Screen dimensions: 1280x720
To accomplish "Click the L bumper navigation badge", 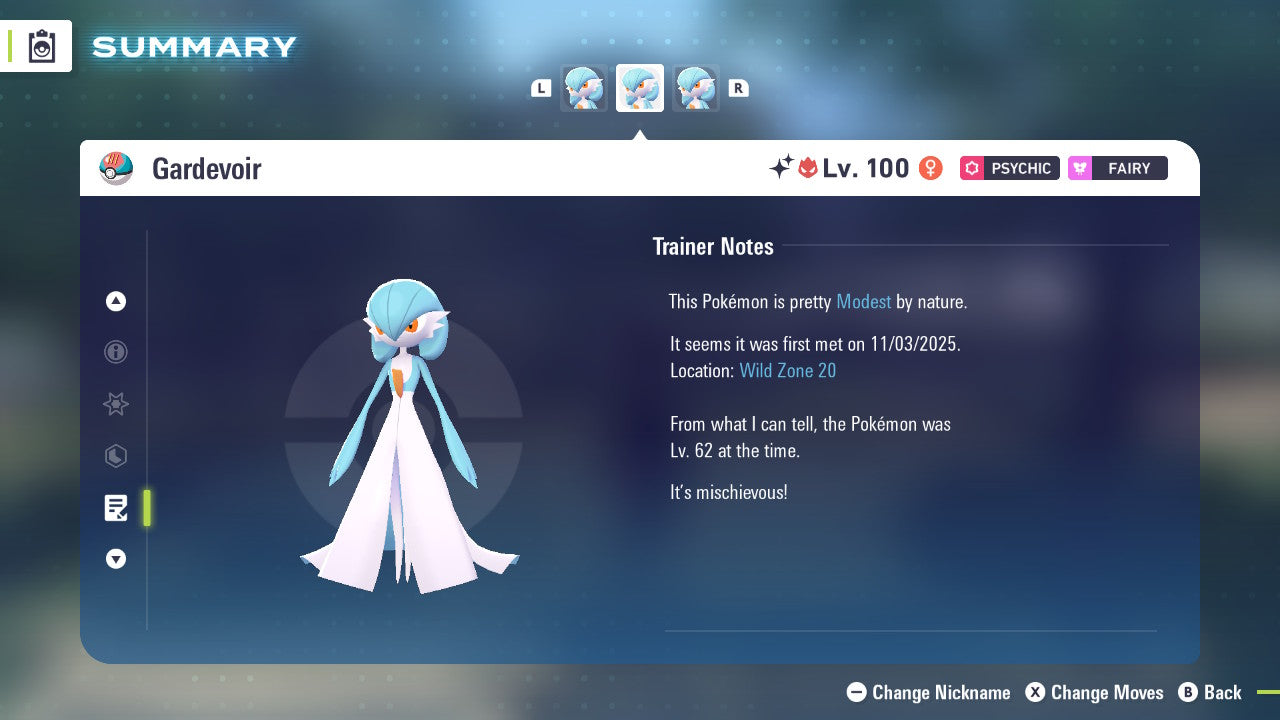I will pyautogui.click(x=541, y=88).
